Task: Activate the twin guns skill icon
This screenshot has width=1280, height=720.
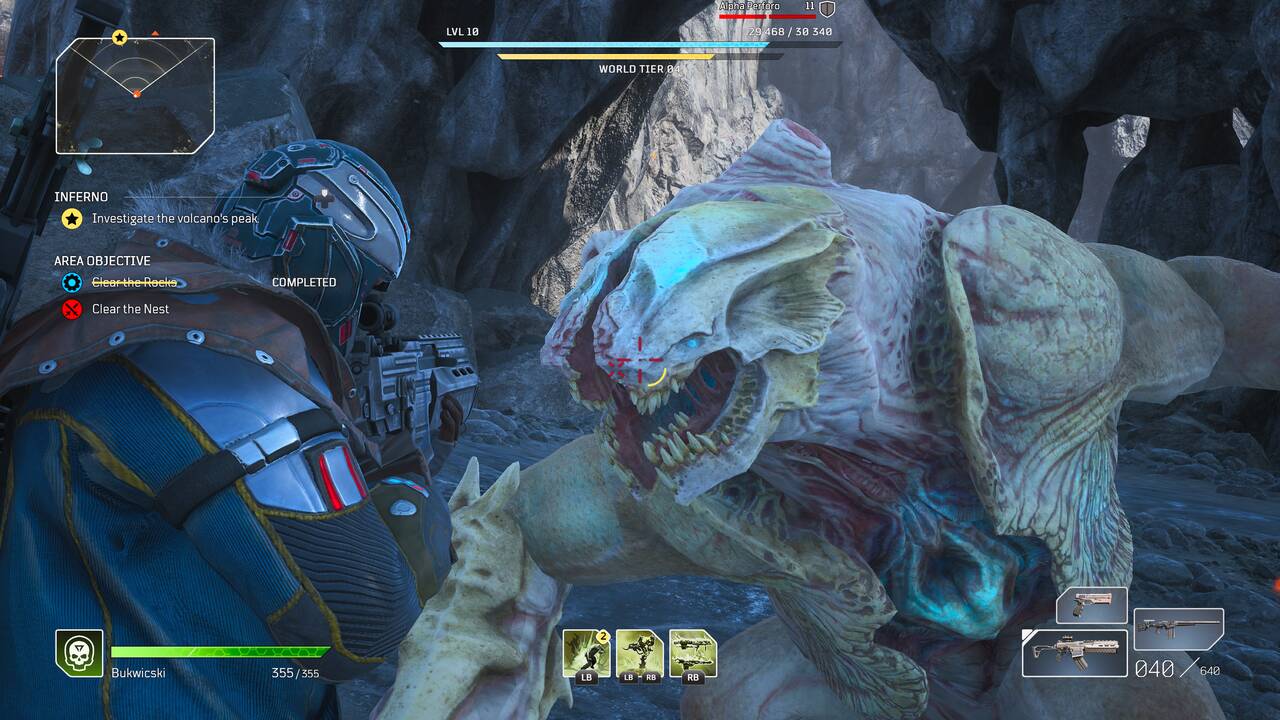Action: 693,652
